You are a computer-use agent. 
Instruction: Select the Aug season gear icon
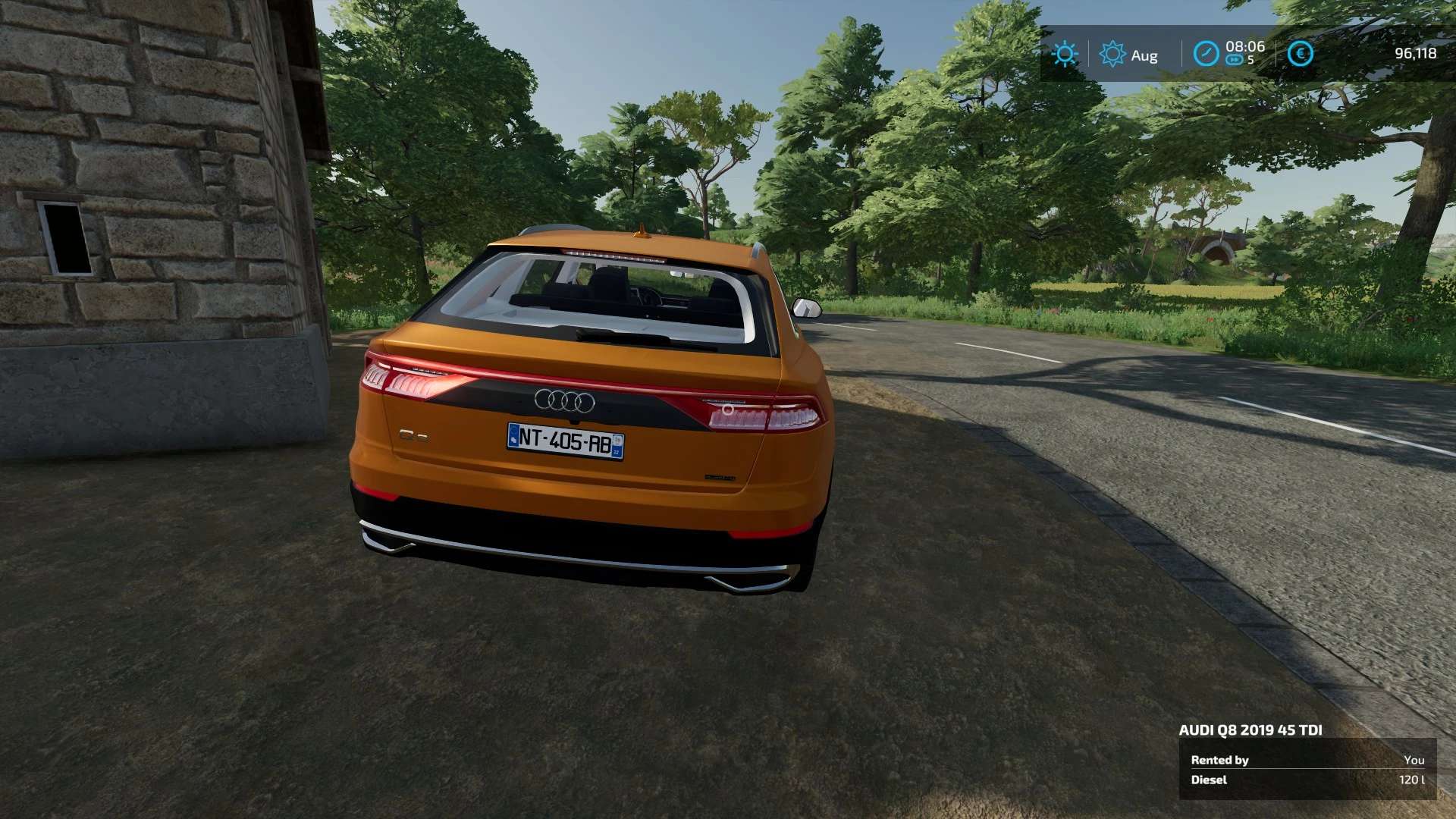(1112, 54)
